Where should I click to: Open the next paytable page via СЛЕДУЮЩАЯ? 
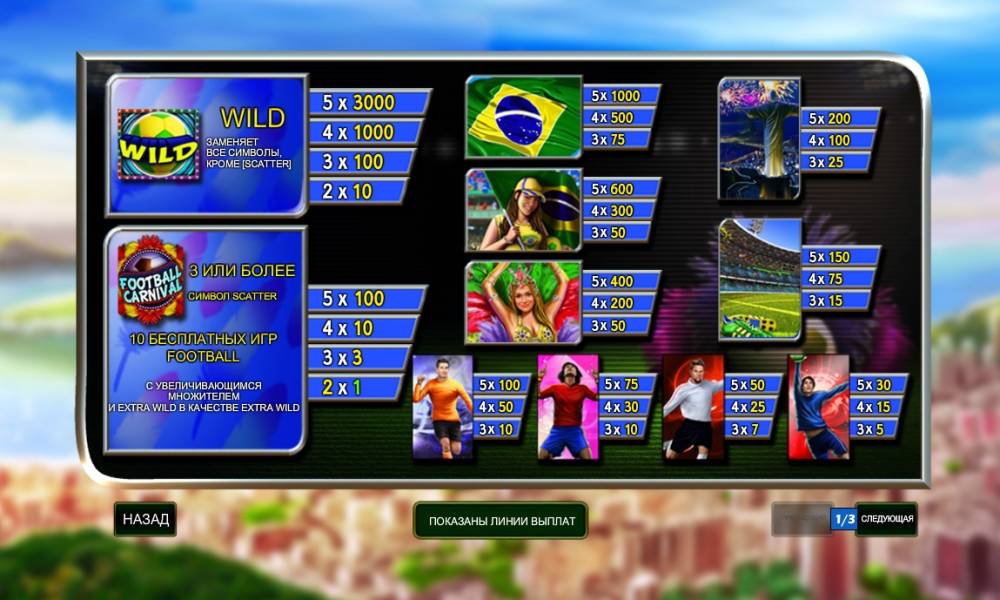[x=887, y=520]
